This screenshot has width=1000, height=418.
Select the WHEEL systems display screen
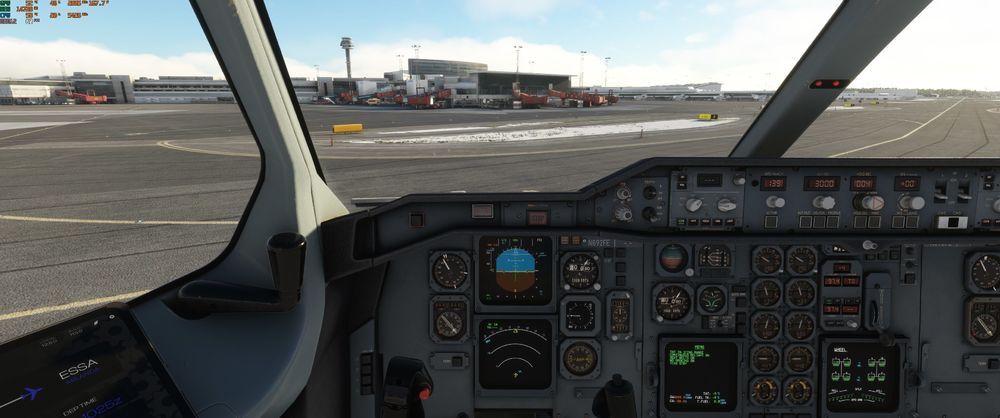861,377
